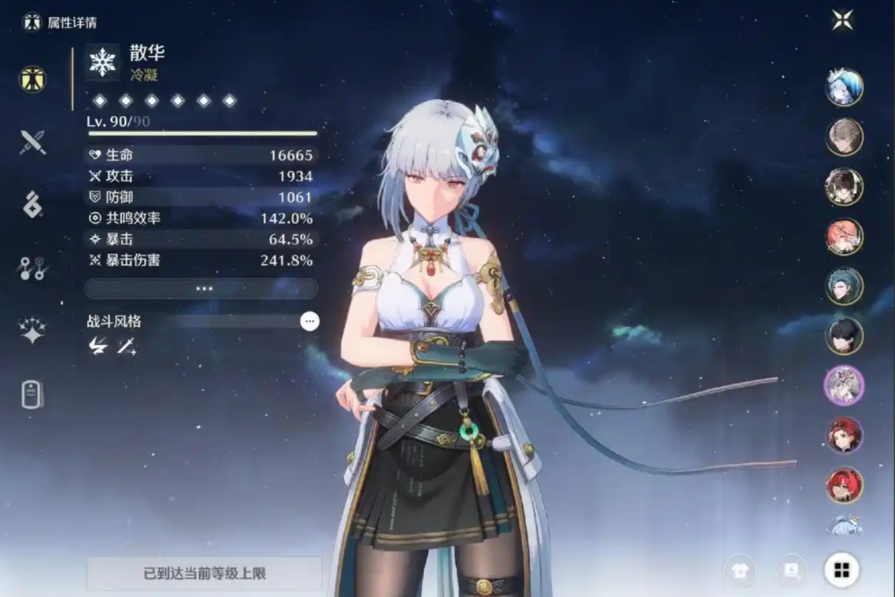Open the outfit shirt button

[x=740, y=570]
